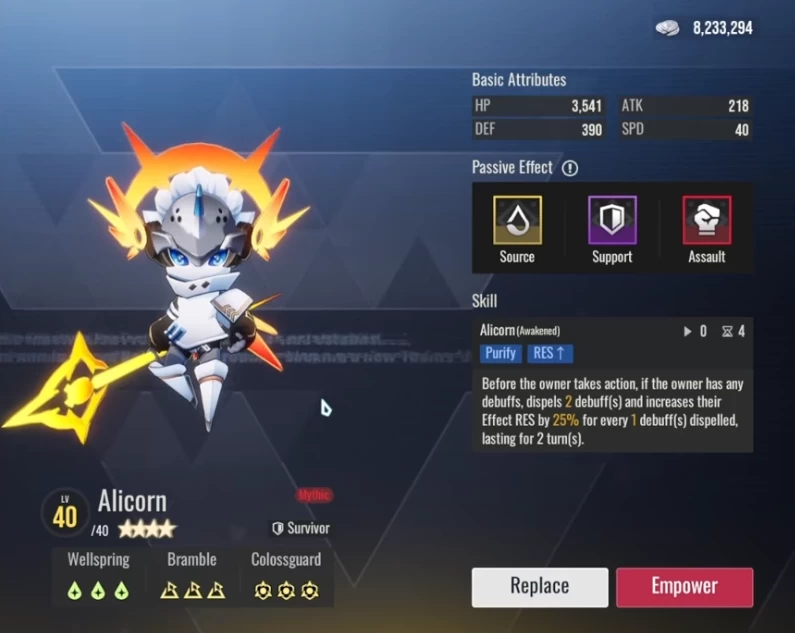This screenshot has width=795, height=633.
Task: Select the RES up skill tag
Action: [551, 352]
